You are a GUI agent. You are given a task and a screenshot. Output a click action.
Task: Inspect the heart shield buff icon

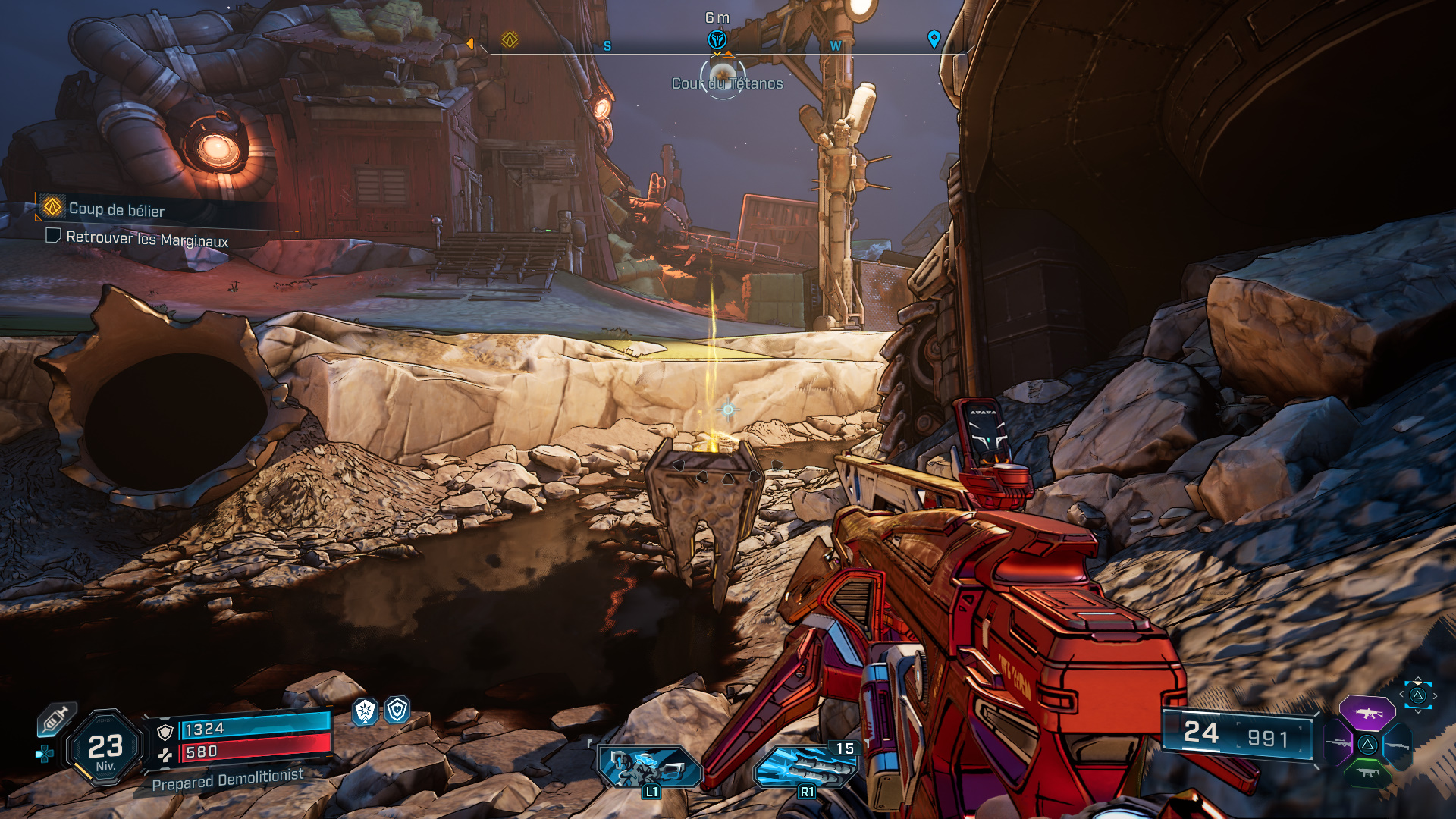pos(397,710)
